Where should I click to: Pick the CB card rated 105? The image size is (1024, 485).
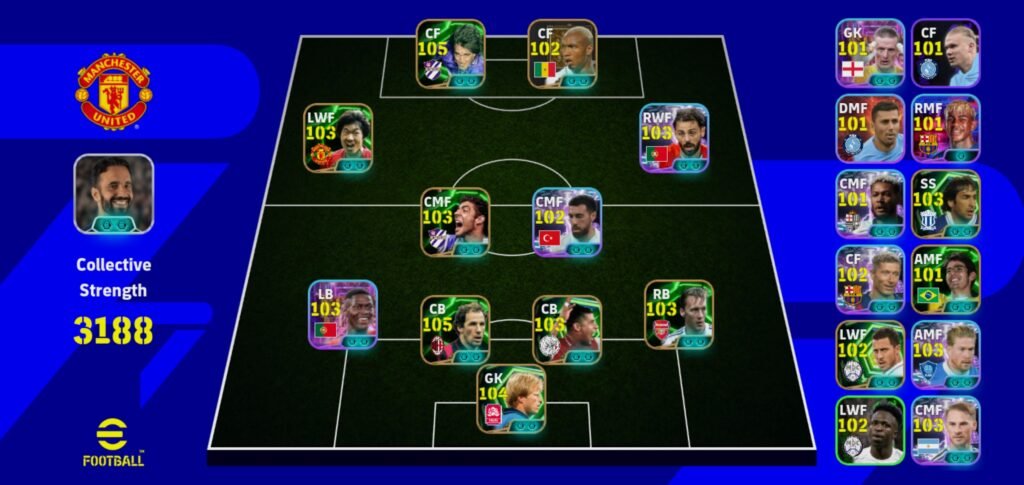tap(456, 330)
